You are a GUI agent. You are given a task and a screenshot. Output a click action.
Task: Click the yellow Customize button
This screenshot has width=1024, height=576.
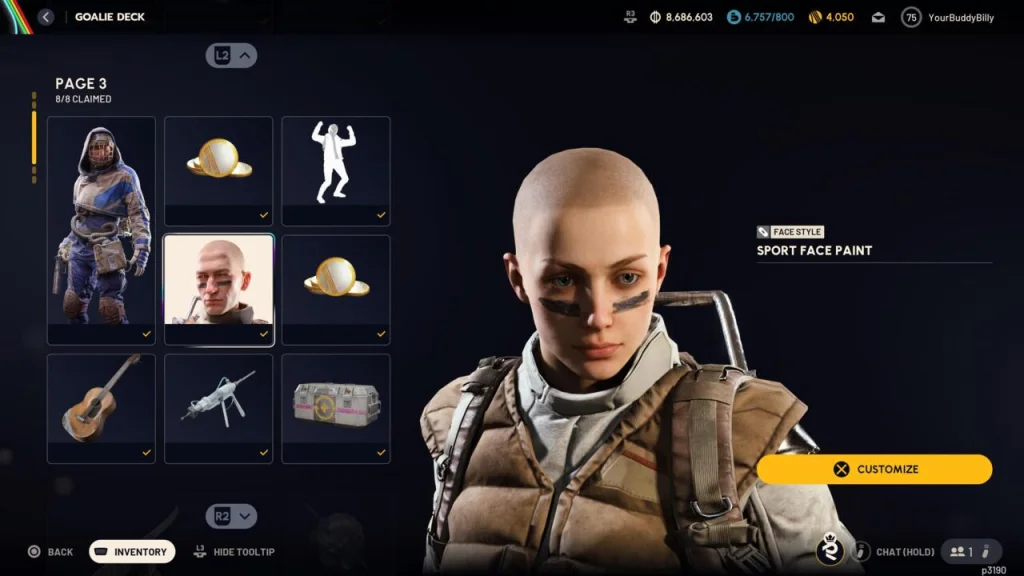click(874, 469)
